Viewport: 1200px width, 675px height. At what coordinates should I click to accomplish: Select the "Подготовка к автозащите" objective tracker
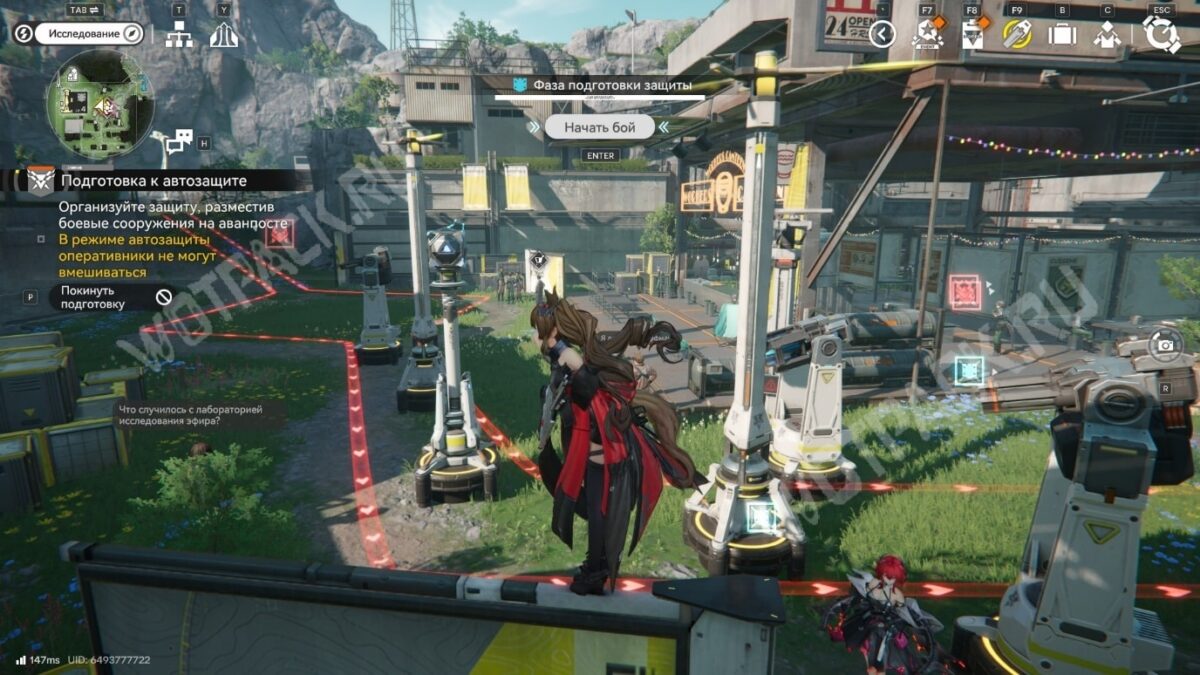pyautogui.click(x=154, y=181)
